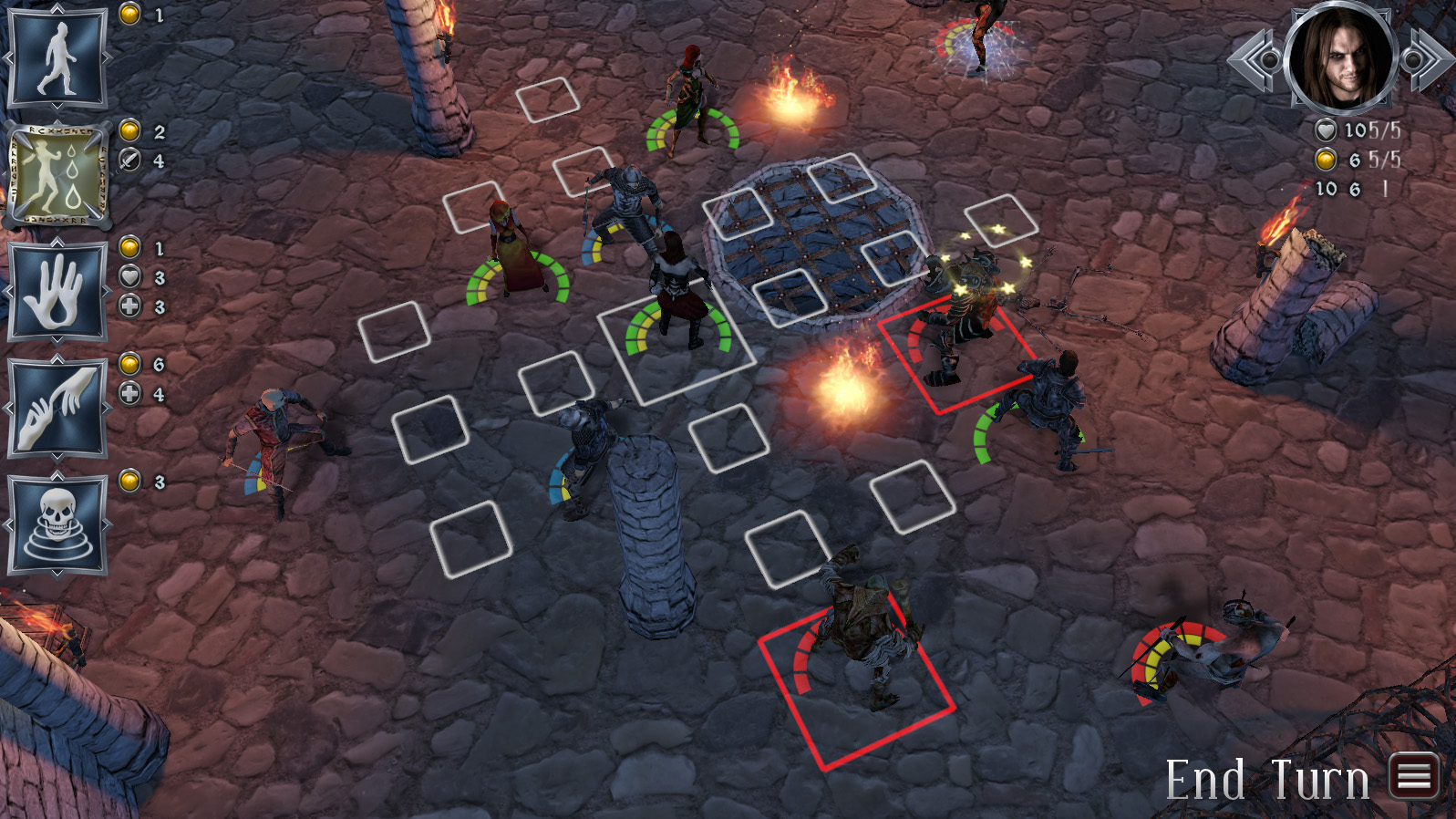The height and width of the screenshot is (819, 1456).
Task: Toggle the plus badge next to grasping hands
Action: [x=130, y=392]
